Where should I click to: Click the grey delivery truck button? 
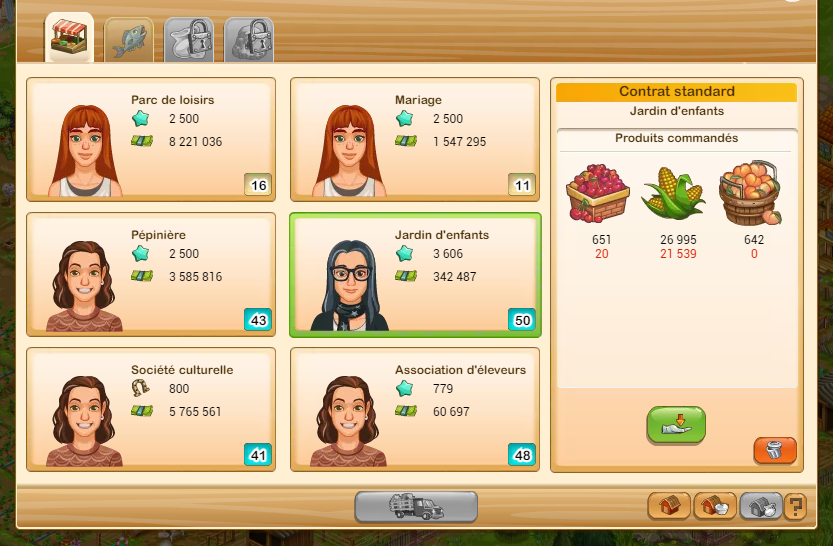pyautogui.click(x=416, y=507)
